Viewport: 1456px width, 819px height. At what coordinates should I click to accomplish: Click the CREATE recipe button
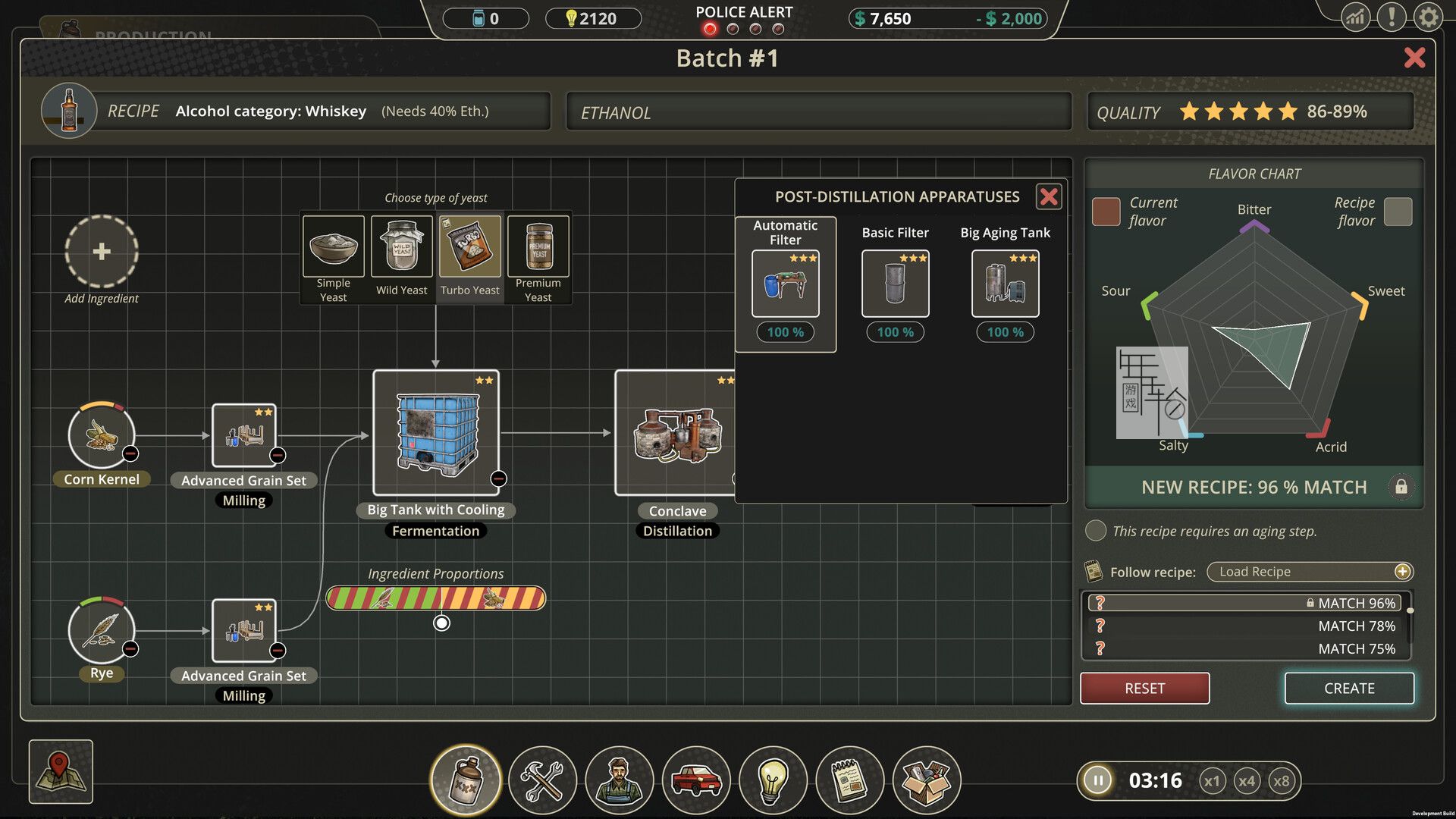(x=1349, y=688)
